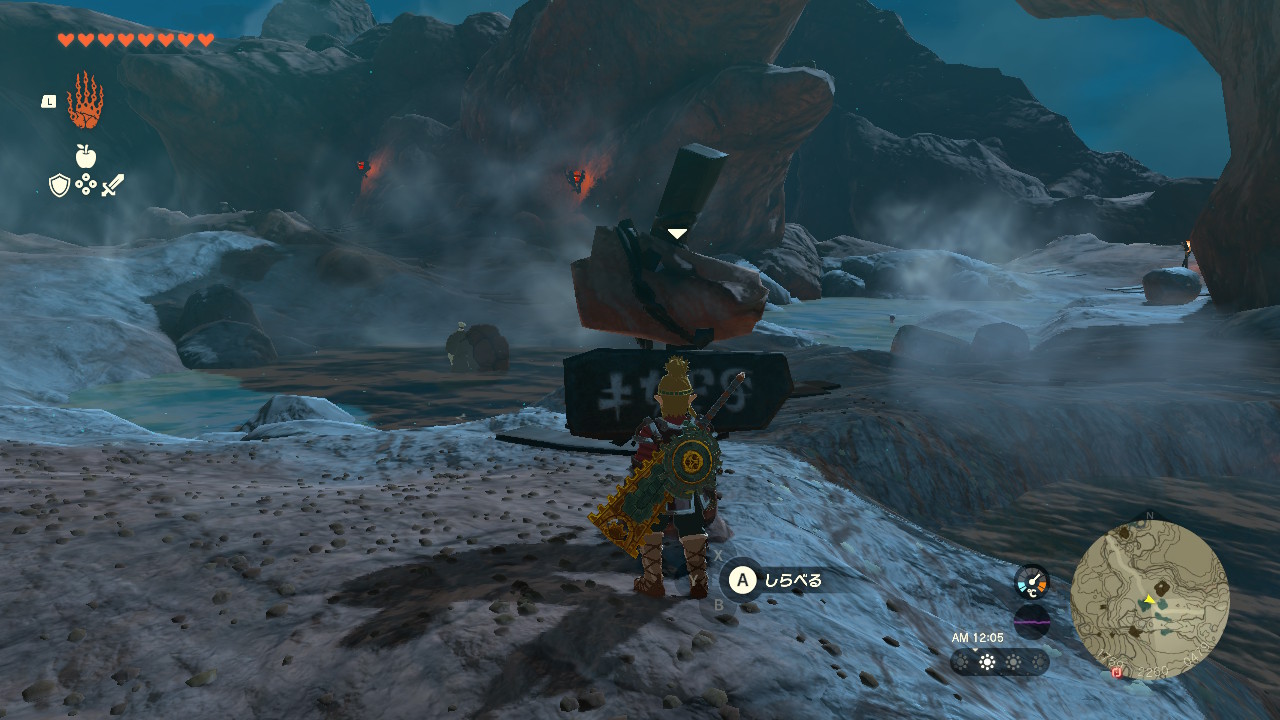Open the circular minimap

pos(1149,600)
